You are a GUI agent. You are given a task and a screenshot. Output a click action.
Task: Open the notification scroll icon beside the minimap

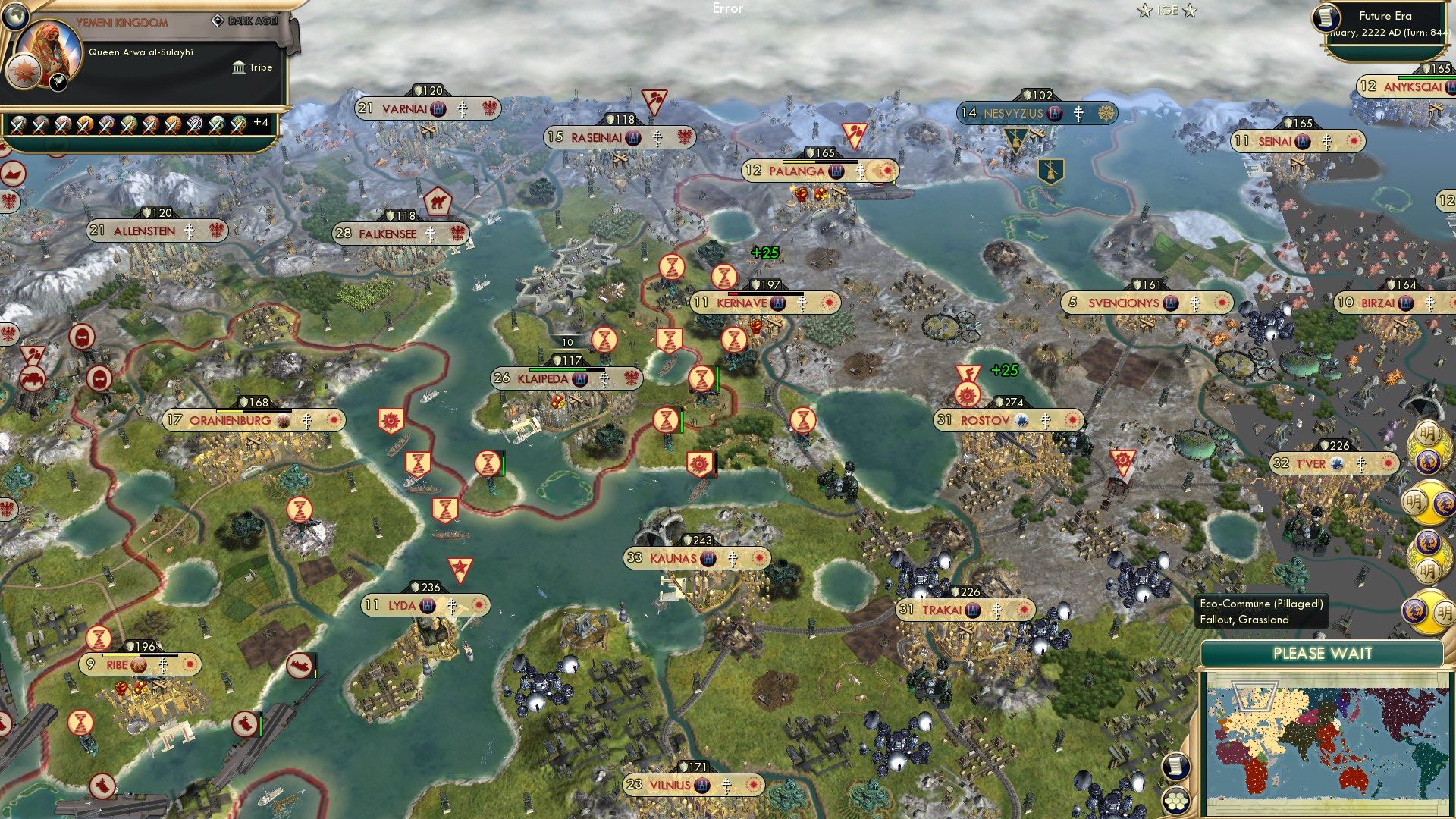(x=1175, y=767)
